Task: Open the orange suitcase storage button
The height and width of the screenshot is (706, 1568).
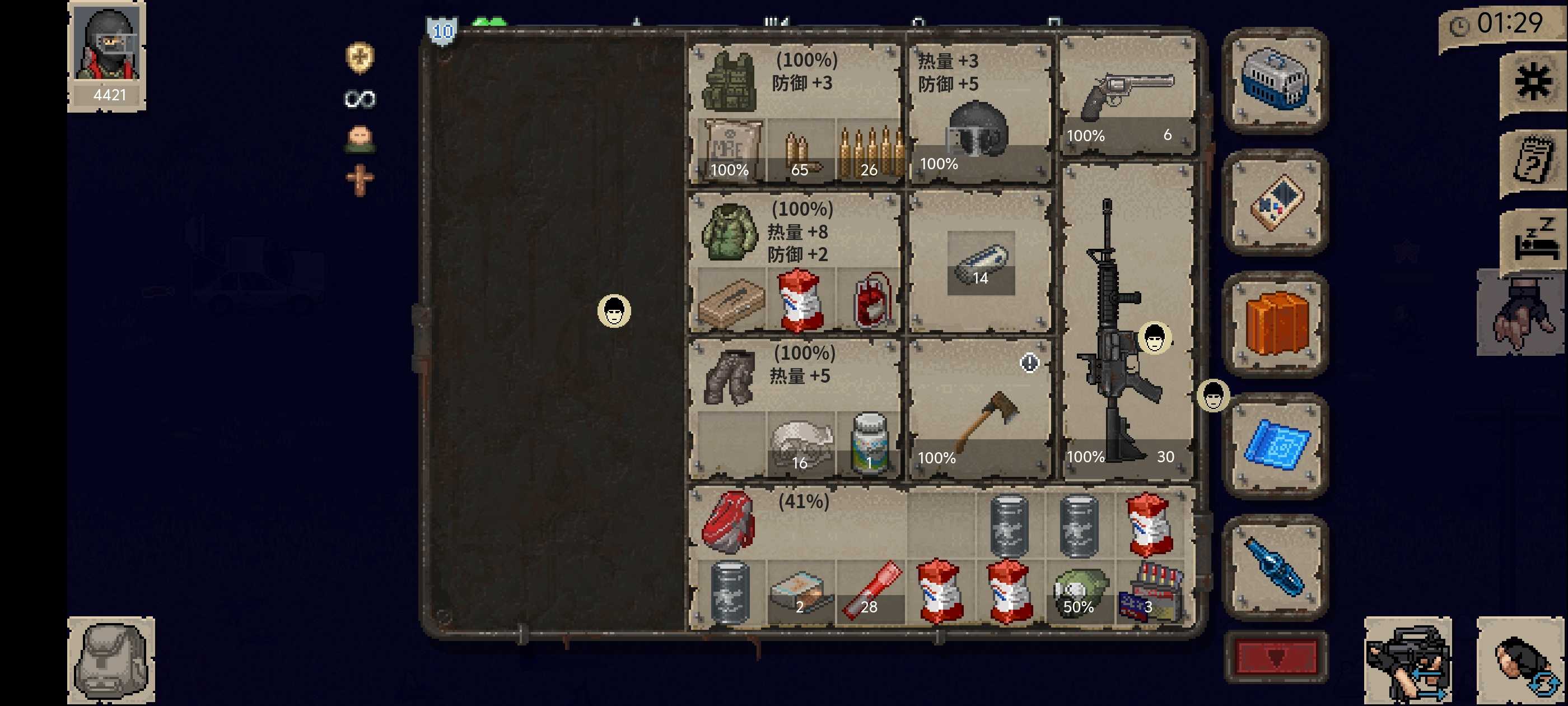Action: click(1275, 323)
